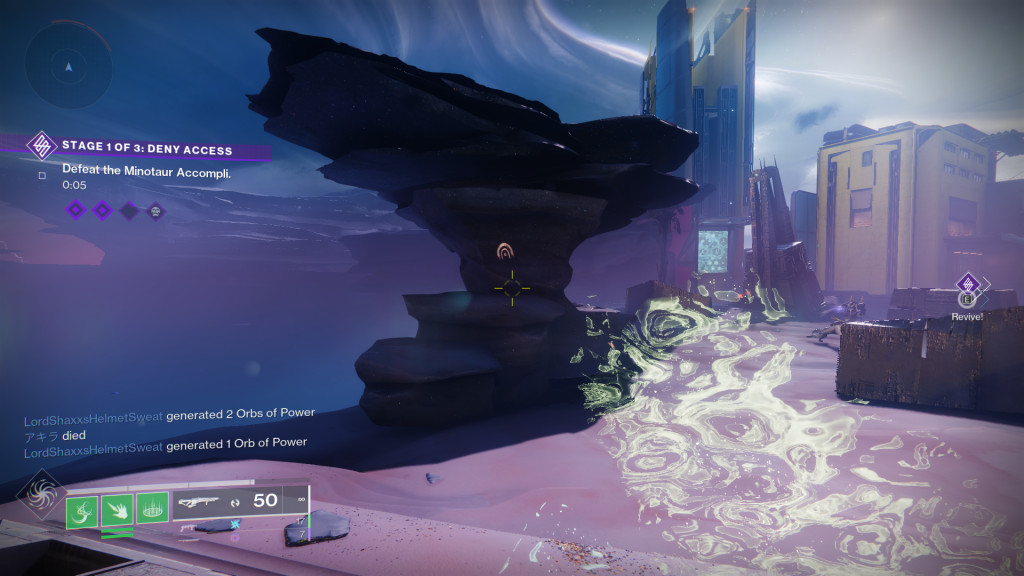Click the Defeat the Minotaur objective checkbox

pos(42,175)
